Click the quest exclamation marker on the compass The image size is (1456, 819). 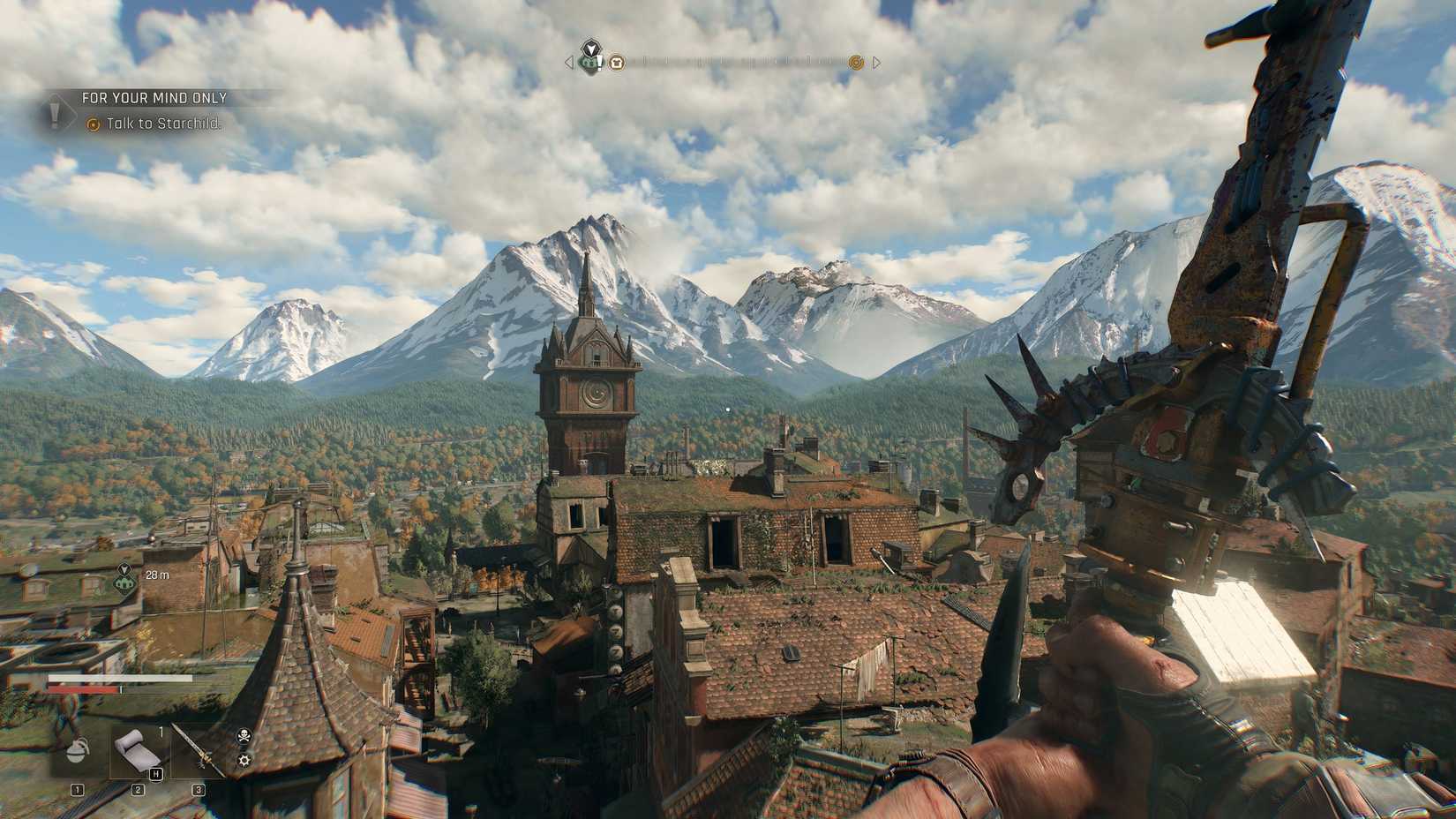[x=592, y=63]
